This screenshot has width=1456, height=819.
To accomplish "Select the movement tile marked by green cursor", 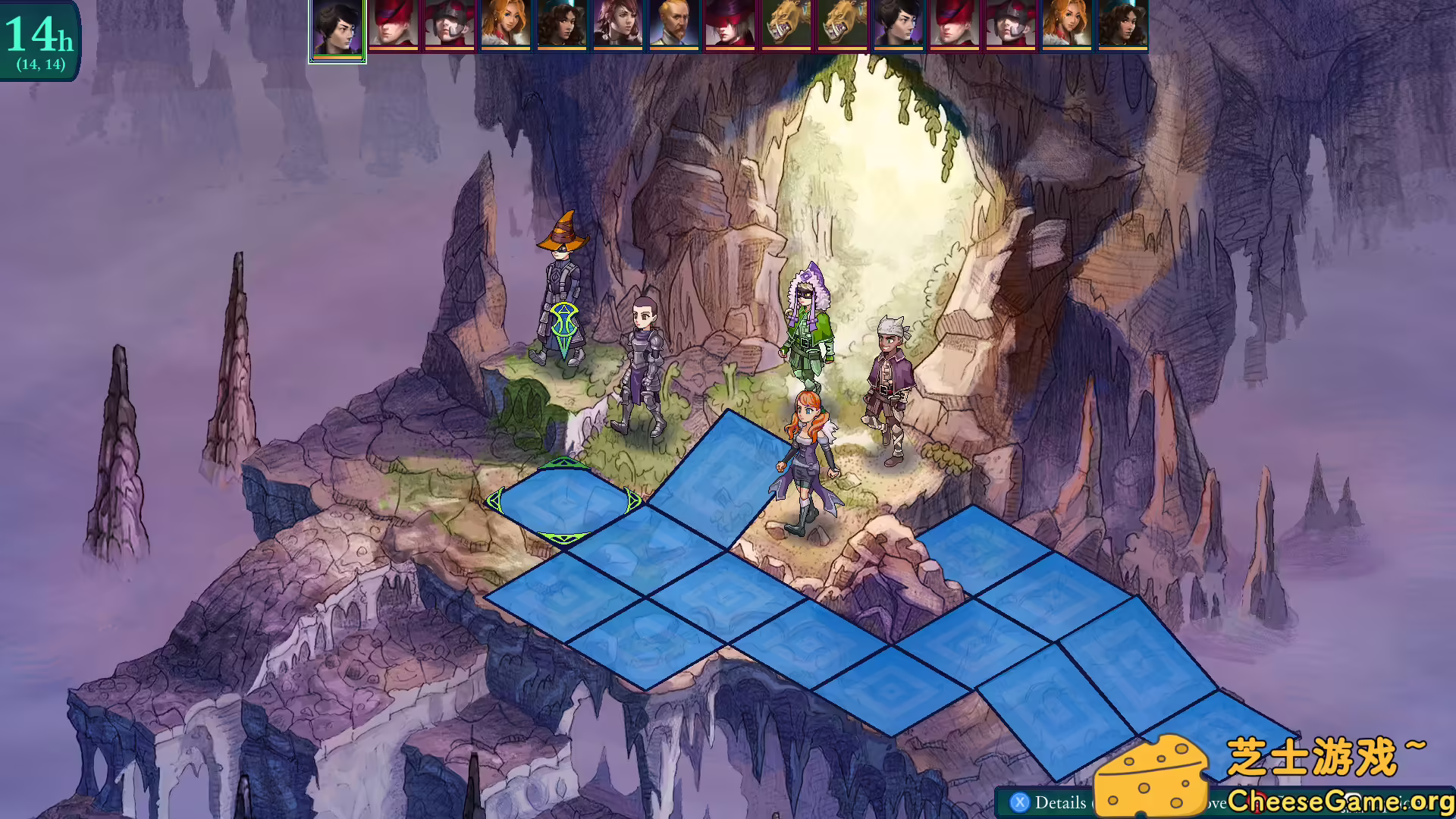I will [563, 502].
